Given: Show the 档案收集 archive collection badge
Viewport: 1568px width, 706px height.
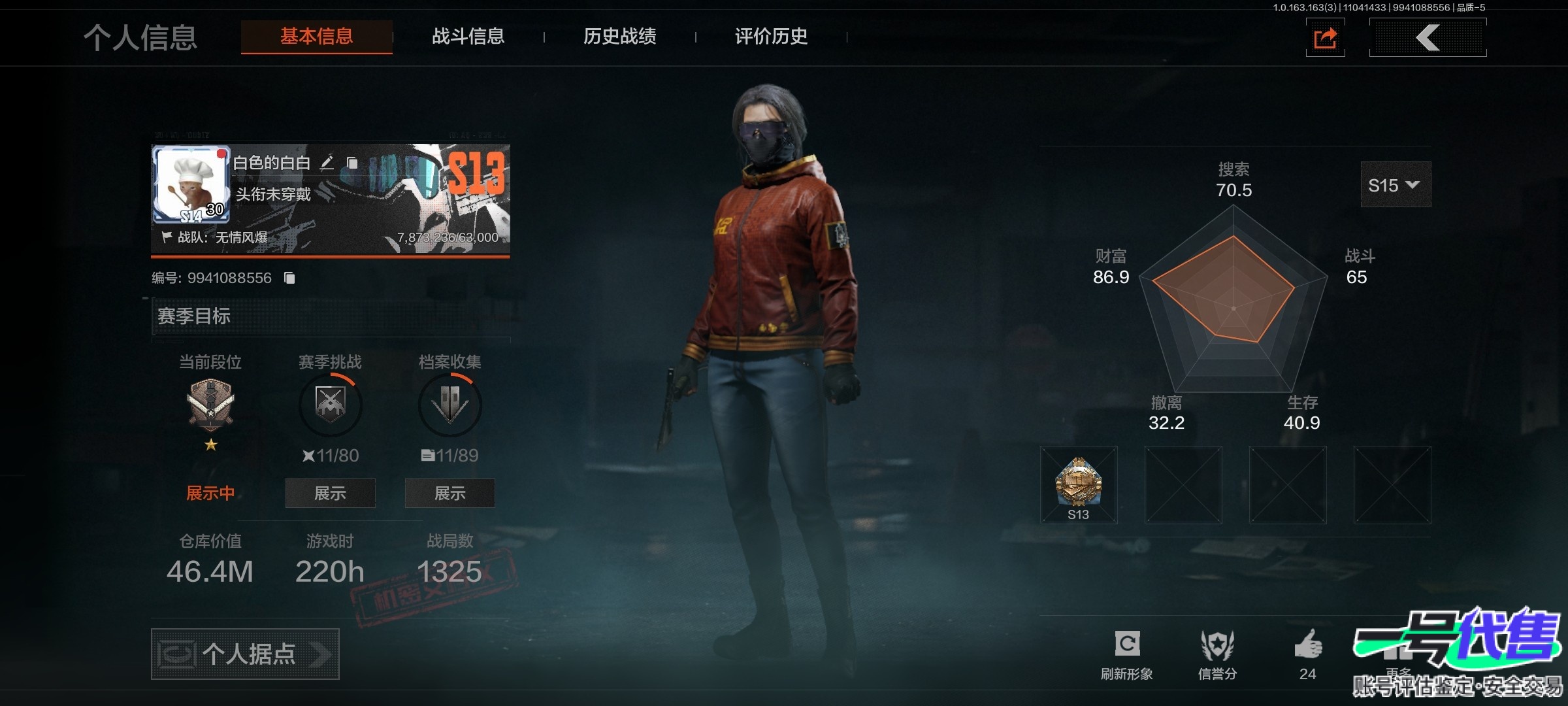Looking at the screenshot, I should tap(449, 493).
